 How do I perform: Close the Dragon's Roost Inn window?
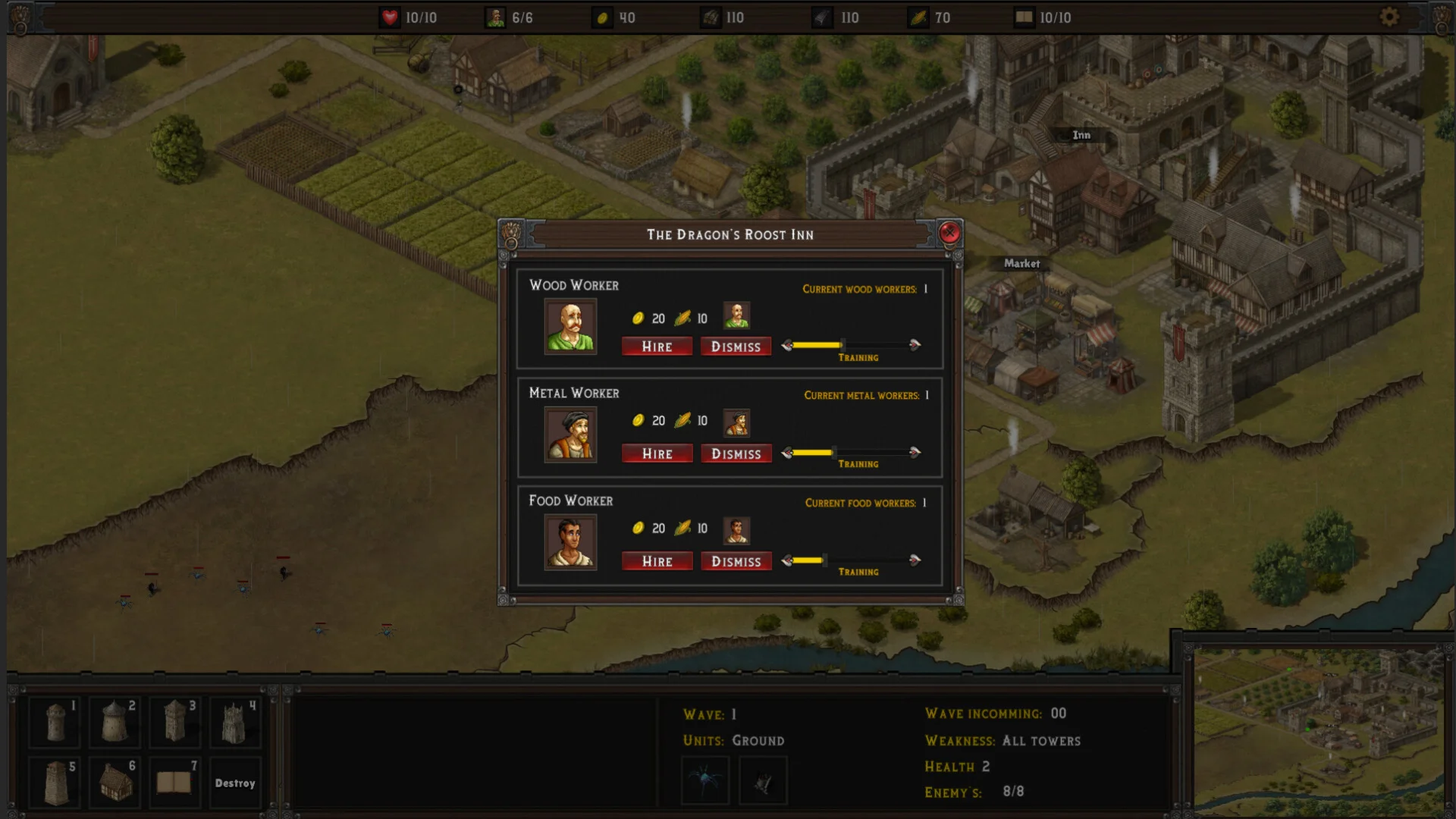point(949,233)
